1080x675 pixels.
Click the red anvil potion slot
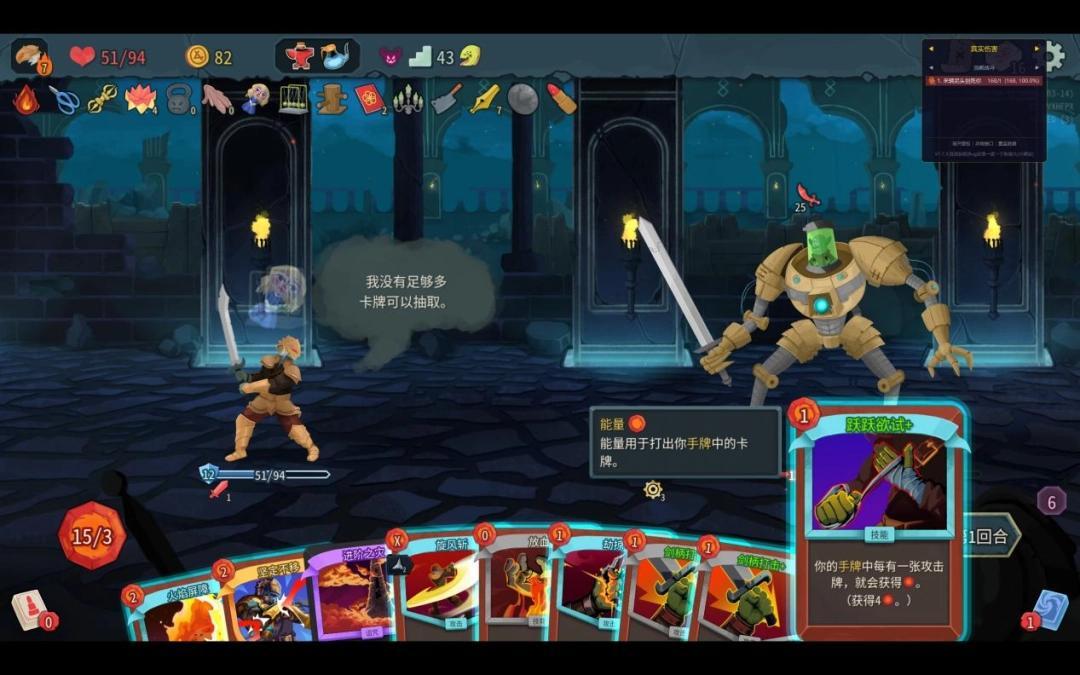[299, 56]
